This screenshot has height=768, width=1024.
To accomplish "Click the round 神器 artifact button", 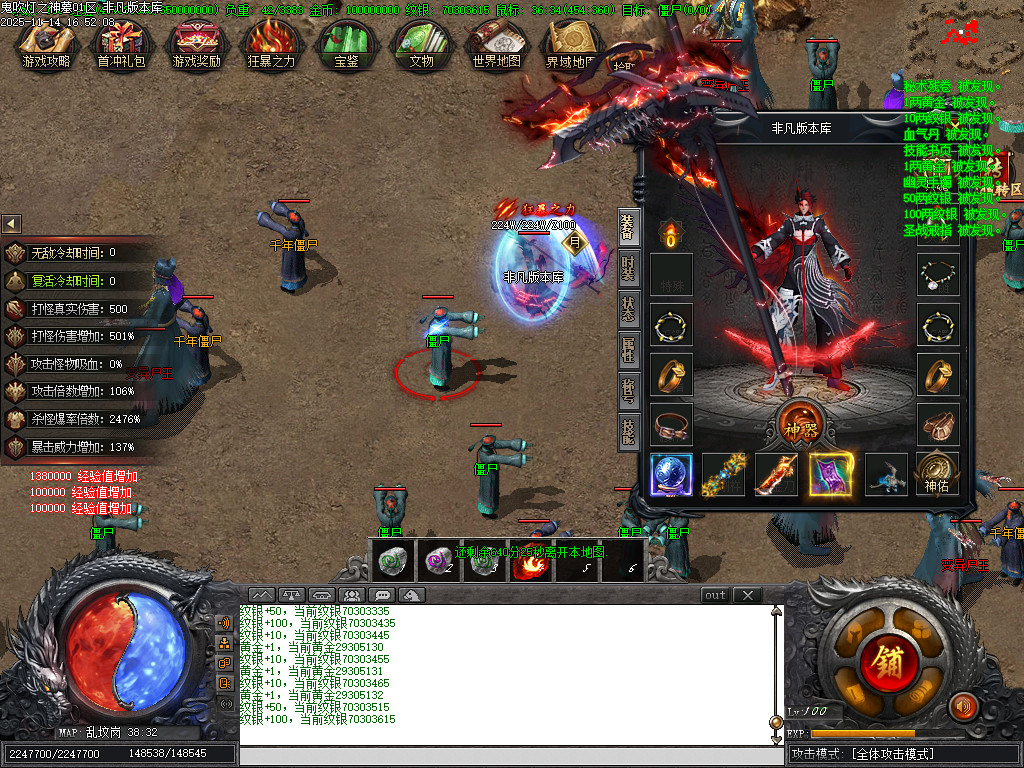I will (800, 421).
